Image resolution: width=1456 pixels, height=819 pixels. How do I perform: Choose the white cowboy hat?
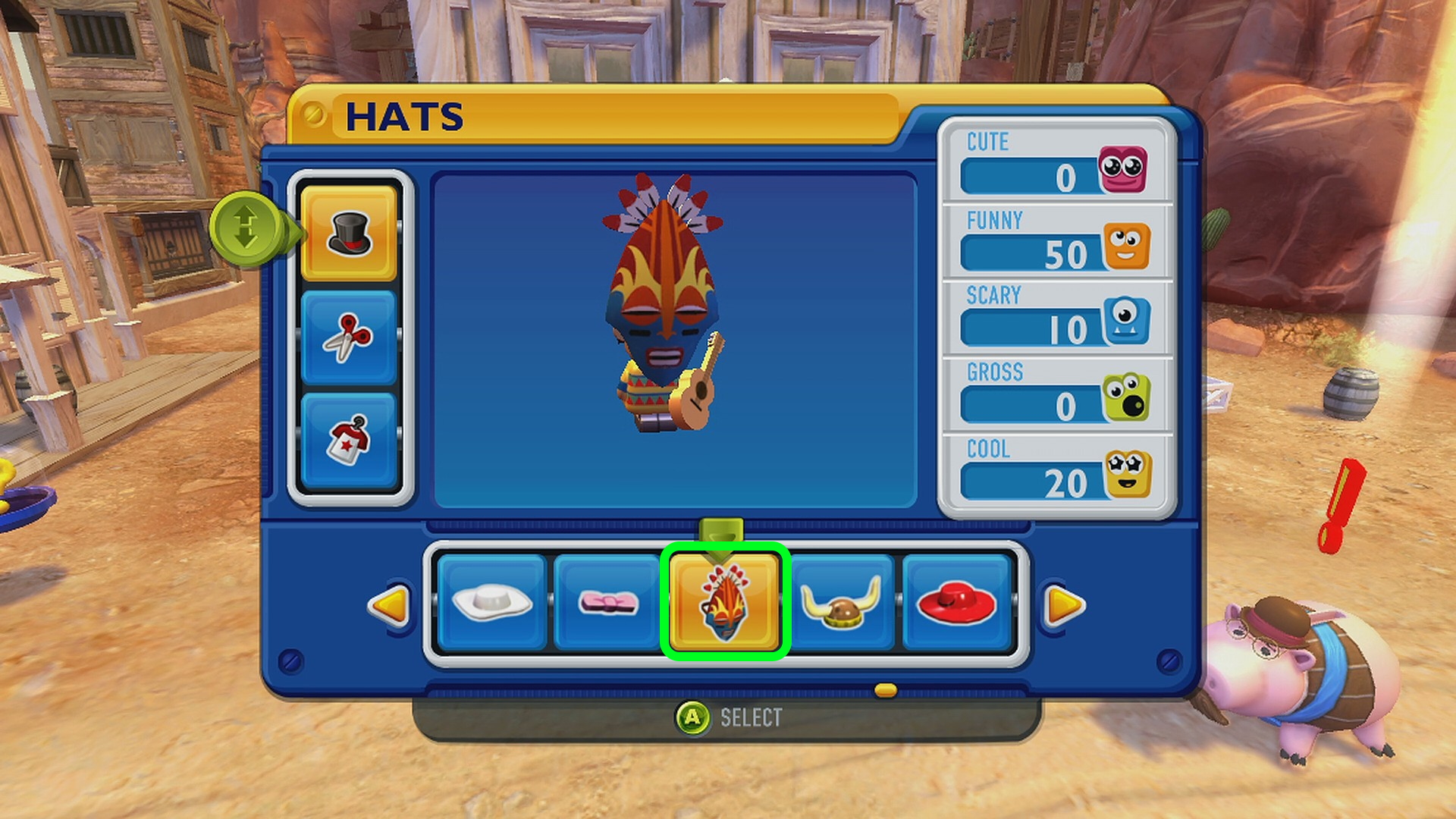click(491, 603)
